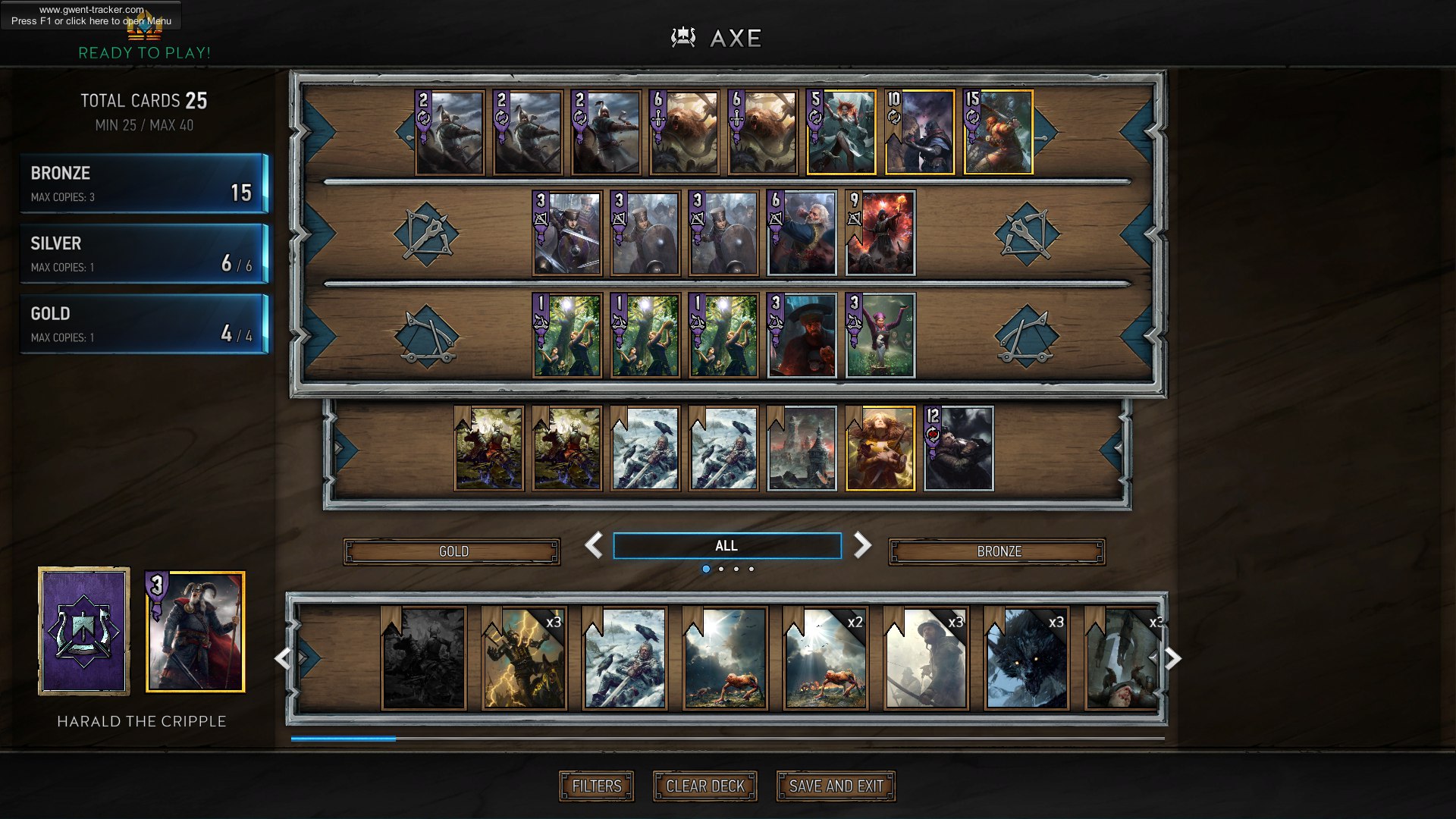Open the Gwent Tracker overlay menu
Screen dimensions: 1456x819
point(91,15)
